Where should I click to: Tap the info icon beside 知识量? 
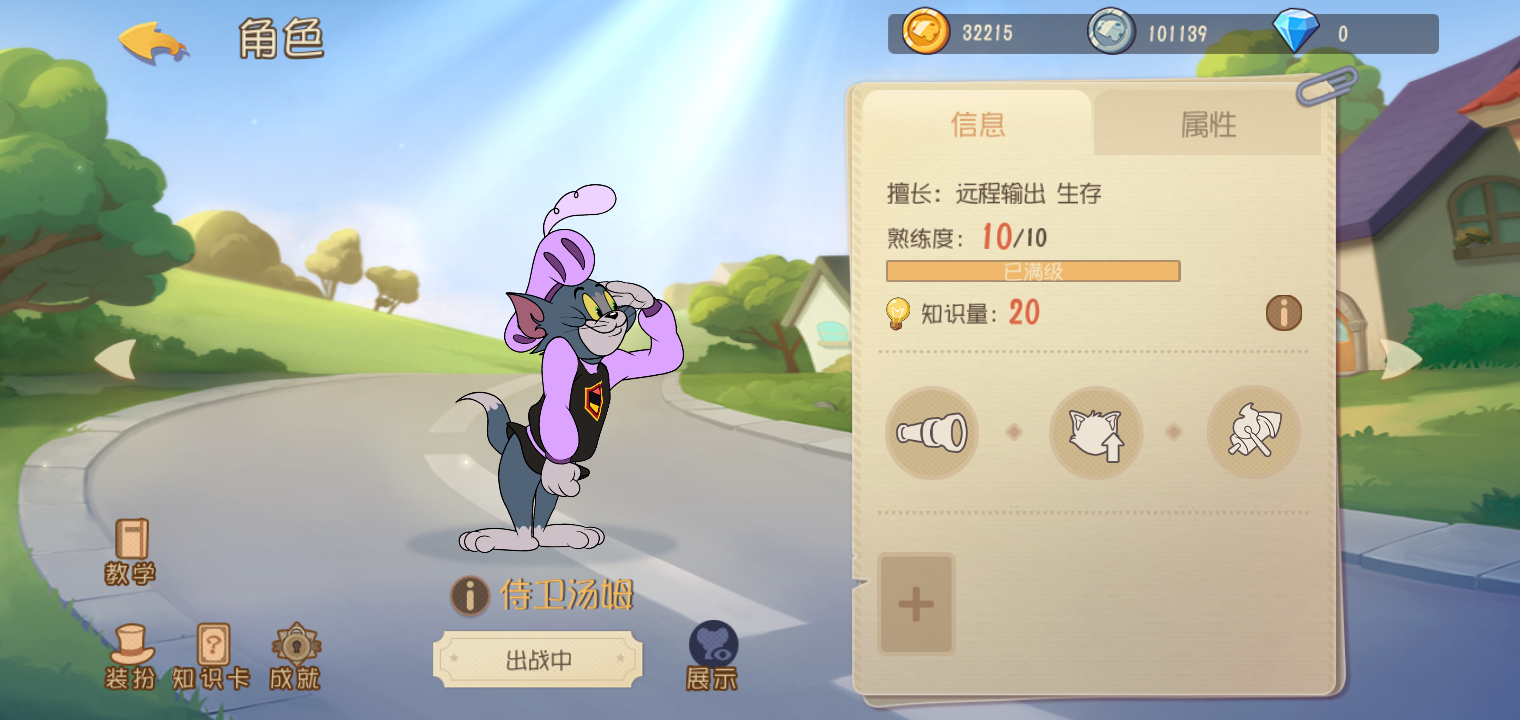[x=1283, y=313]
